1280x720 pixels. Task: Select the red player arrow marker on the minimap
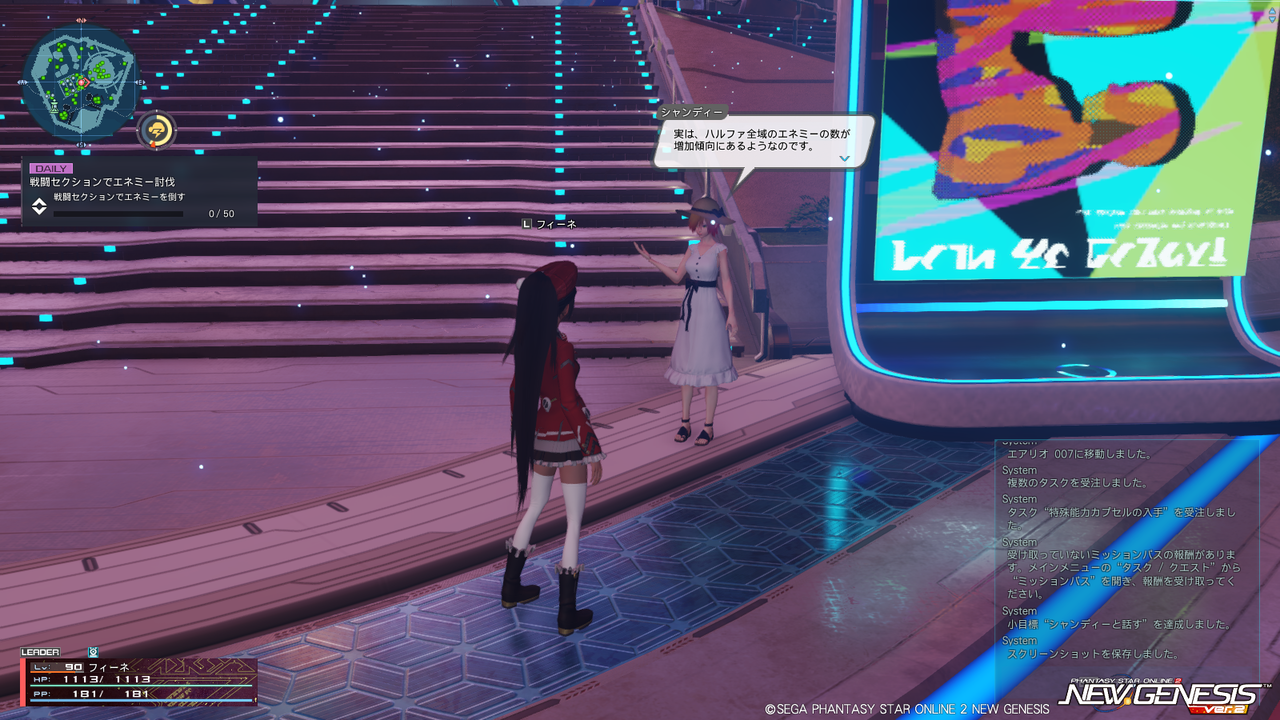(82, 83)
